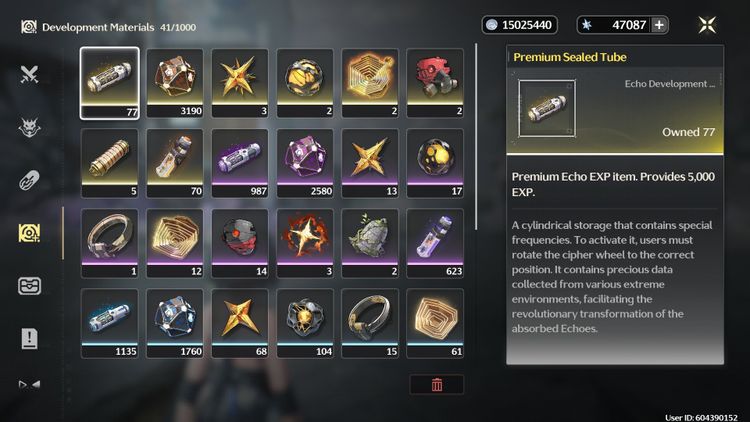Open the trash can discard mode
This screenshot has height=422, width=750.
tap(436, 384)
